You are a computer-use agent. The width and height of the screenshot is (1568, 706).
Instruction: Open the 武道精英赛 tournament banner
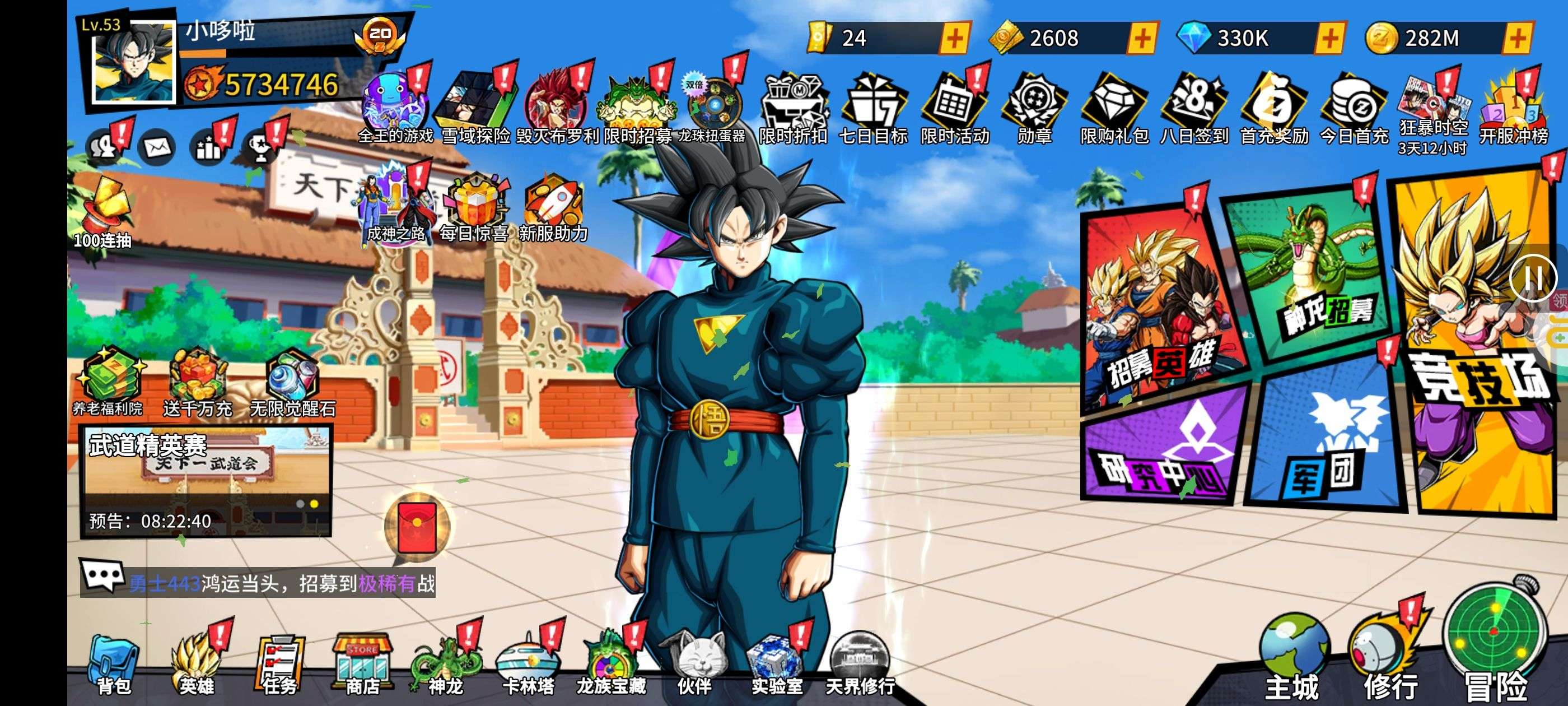[x=206, y=481]
